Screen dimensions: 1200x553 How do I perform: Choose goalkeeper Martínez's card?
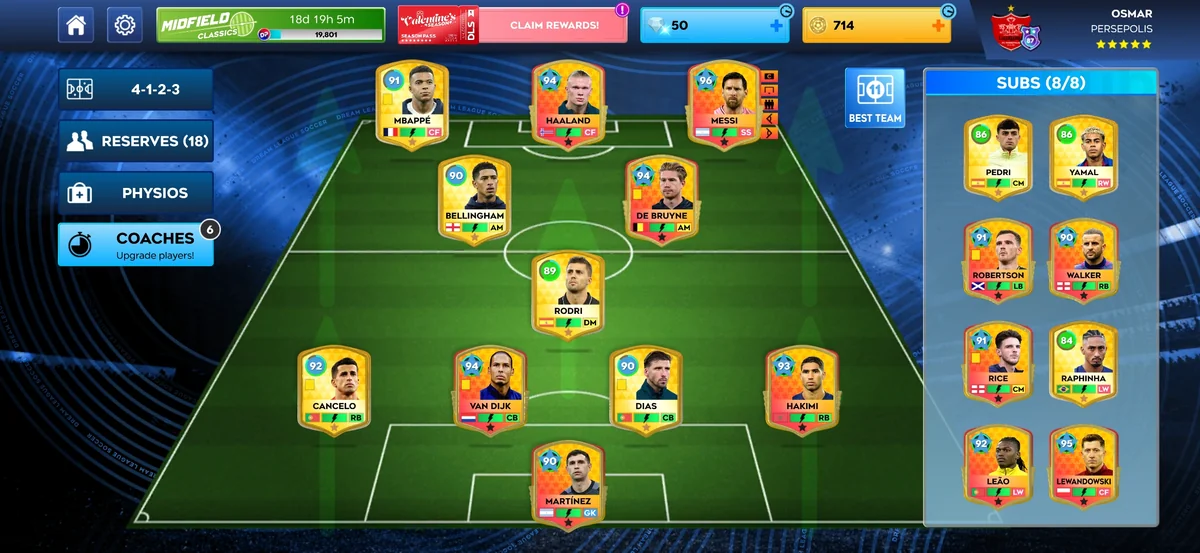(568, 485)
